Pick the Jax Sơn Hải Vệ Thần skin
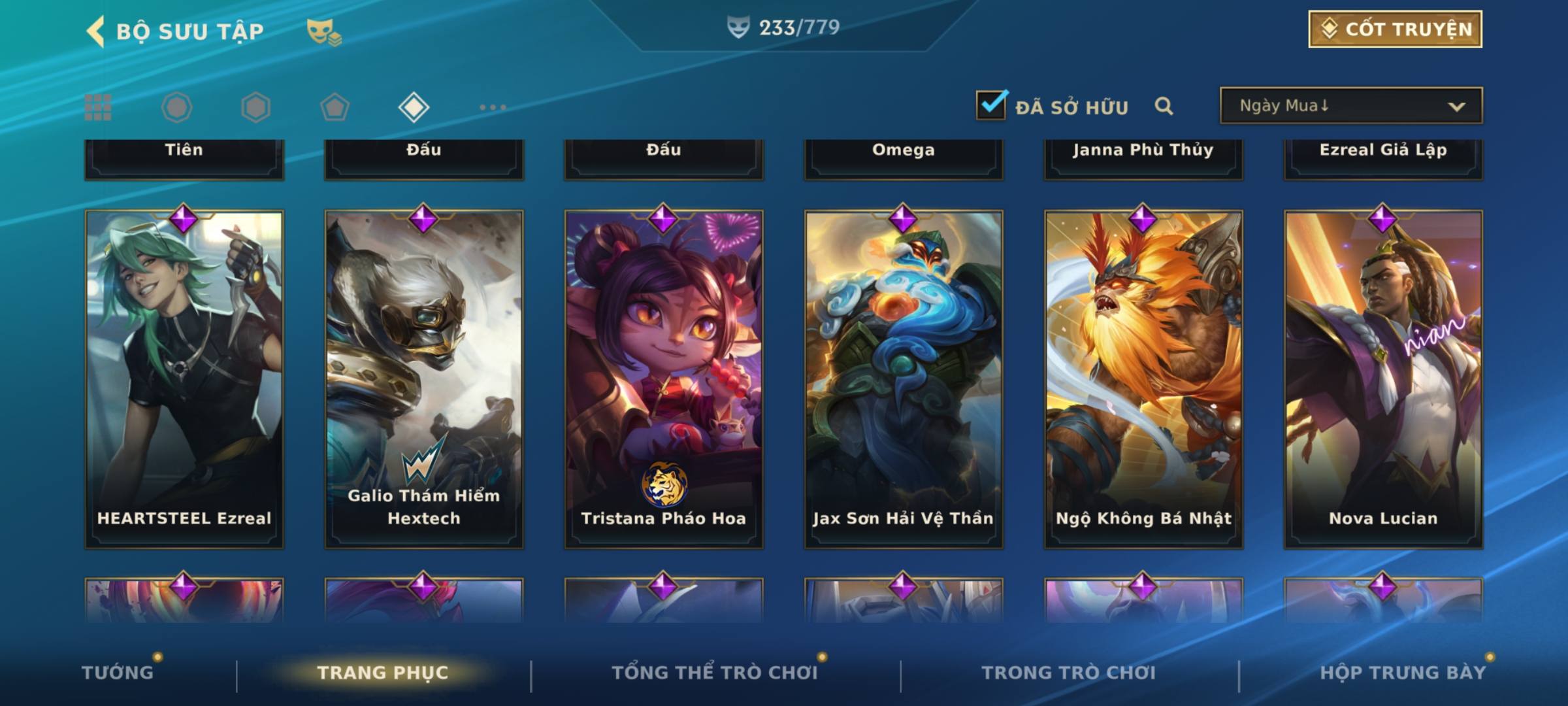Screen dimensions: 1568x706 point(904,379)
